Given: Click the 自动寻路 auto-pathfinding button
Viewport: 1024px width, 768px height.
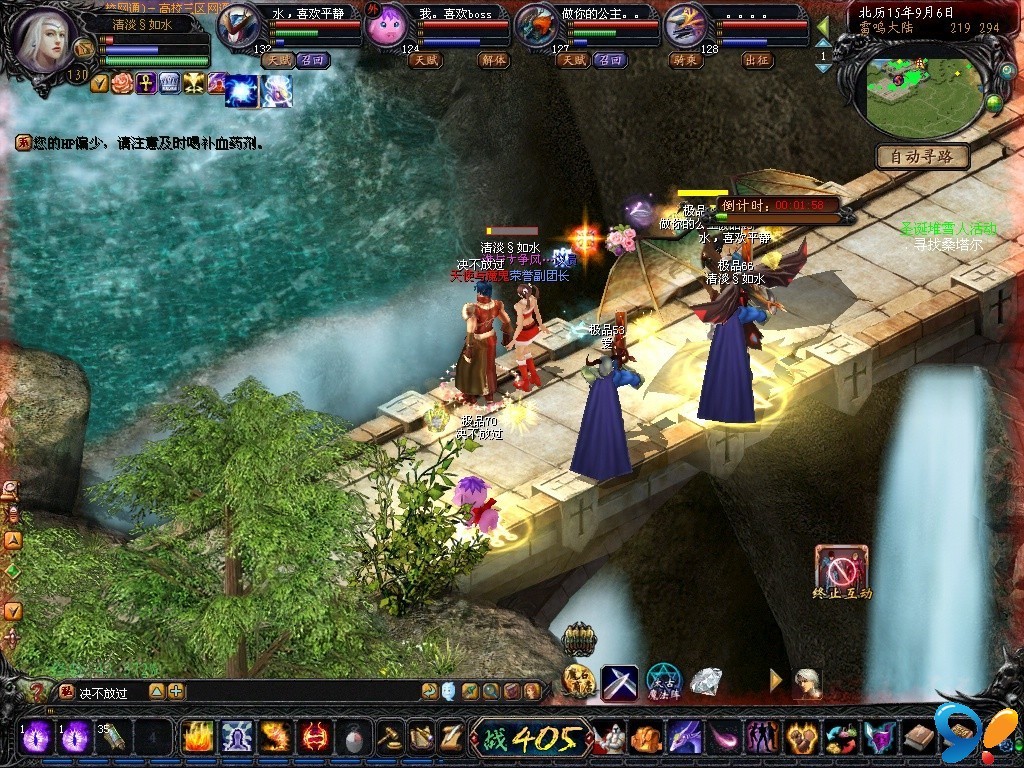Looking at the screenshot, I should [923, 157].
